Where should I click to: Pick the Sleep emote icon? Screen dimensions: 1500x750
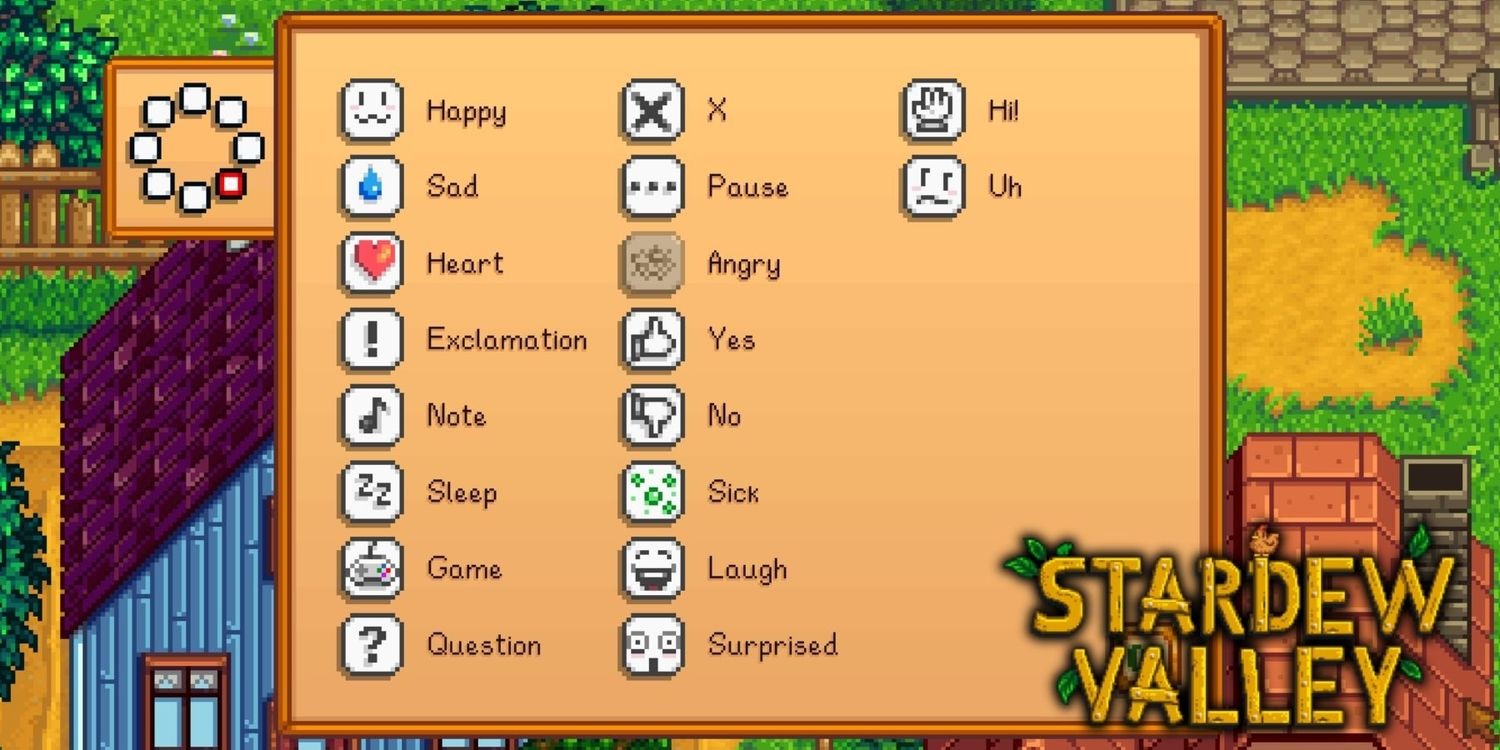[x=371, y=492]
